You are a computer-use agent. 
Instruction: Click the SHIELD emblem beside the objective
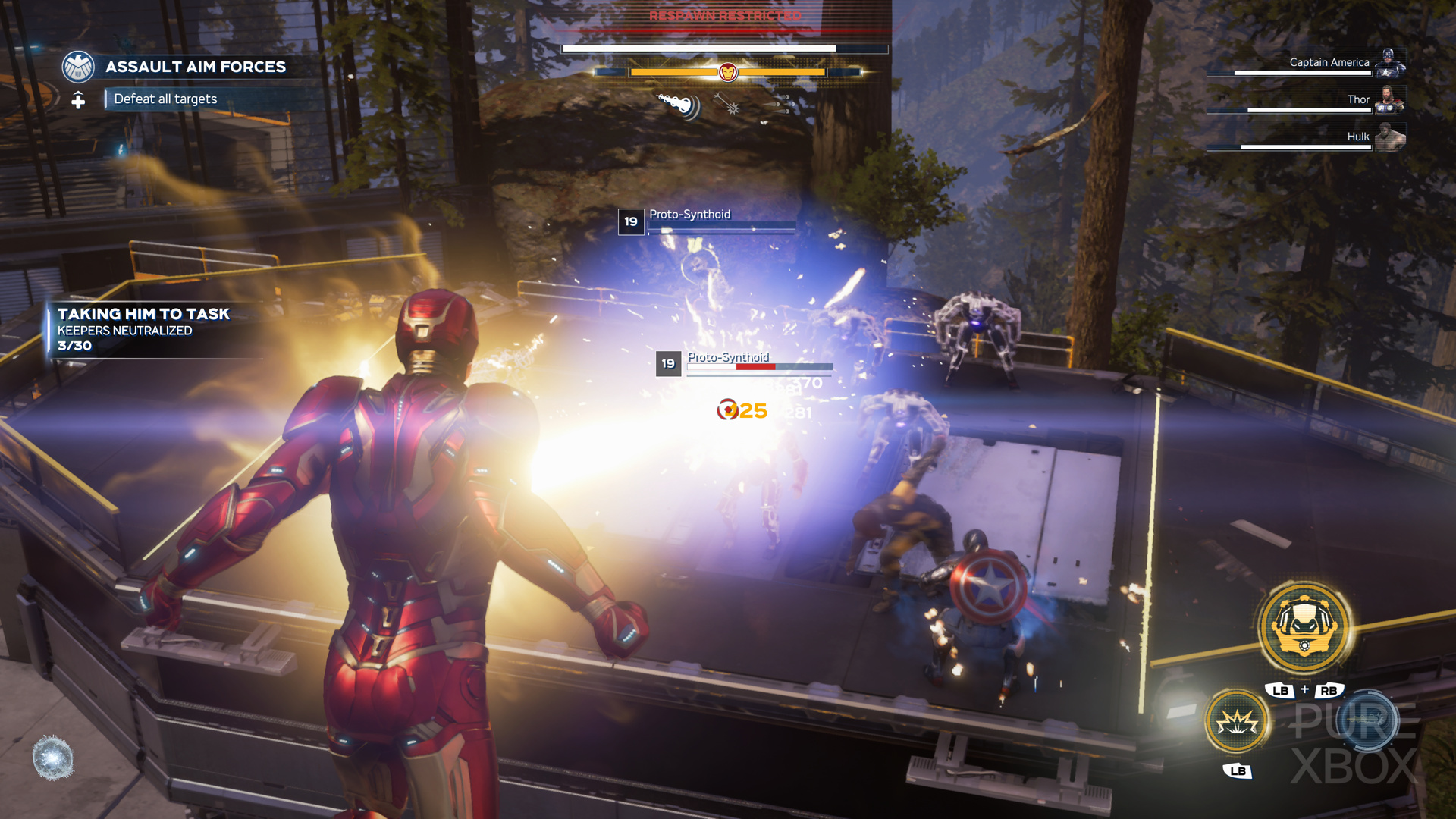click(x=78, y=67)
